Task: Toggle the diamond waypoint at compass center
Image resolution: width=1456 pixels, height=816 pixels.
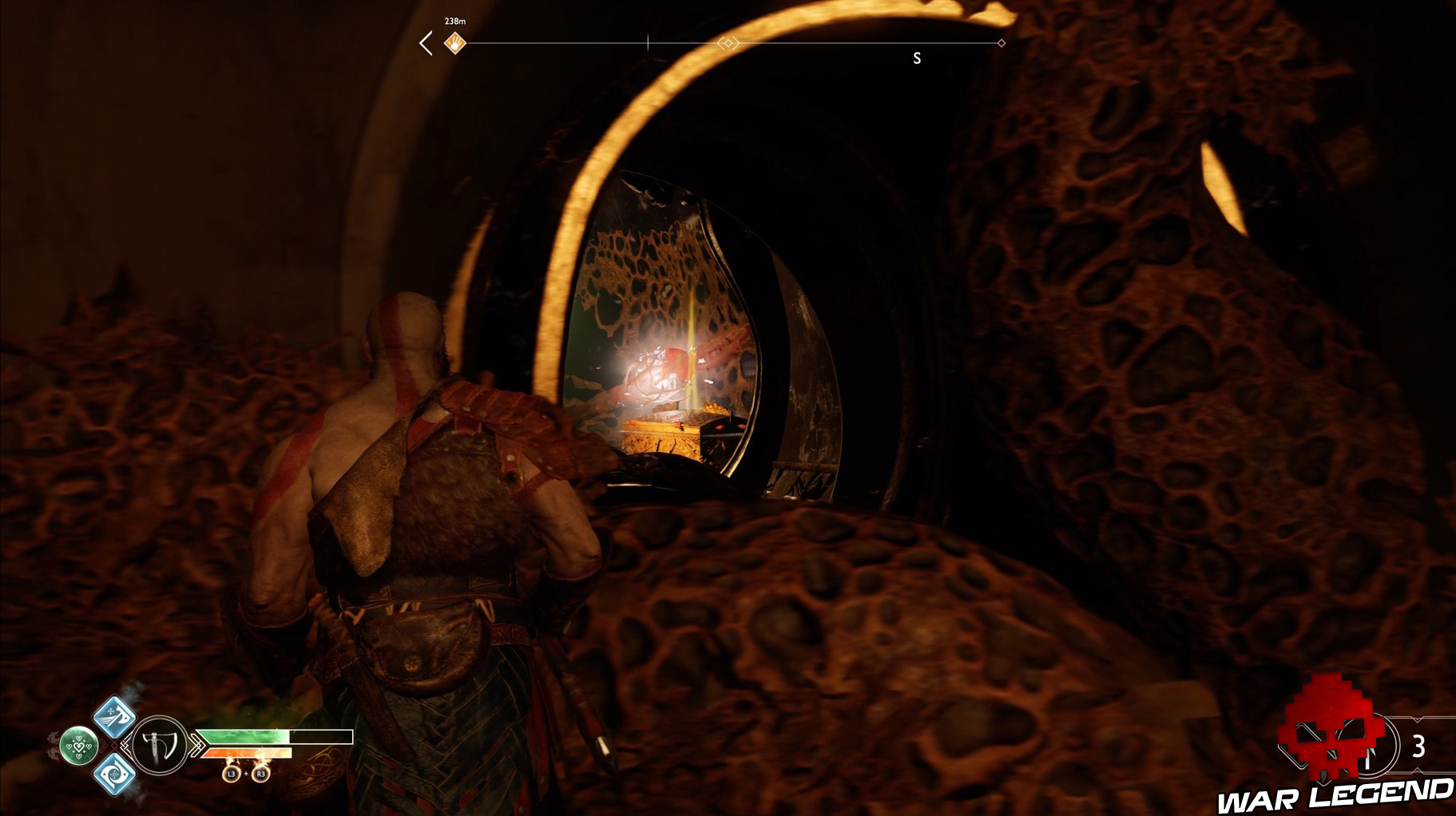Action: (x=728, y=43)
